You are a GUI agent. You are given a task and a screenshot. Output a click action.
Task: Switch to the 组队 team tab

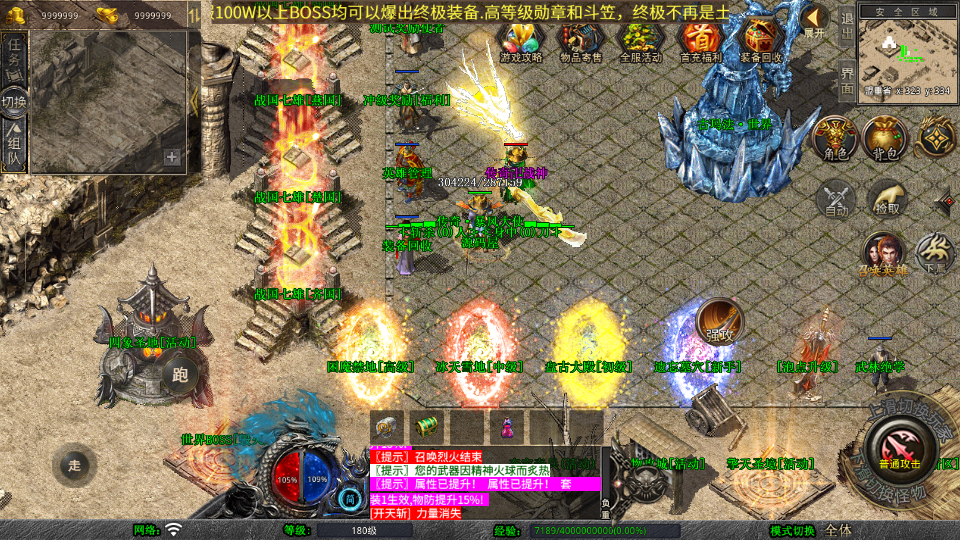click(14, 143)
